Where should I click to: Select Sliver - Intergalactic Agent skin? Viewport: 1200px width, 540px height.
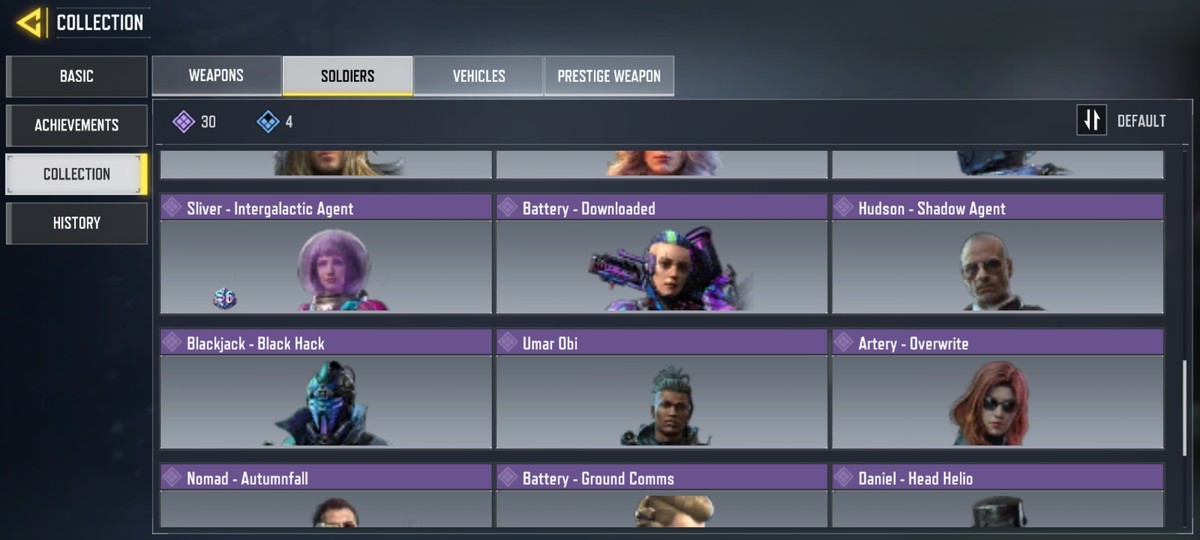pos(326,255)
